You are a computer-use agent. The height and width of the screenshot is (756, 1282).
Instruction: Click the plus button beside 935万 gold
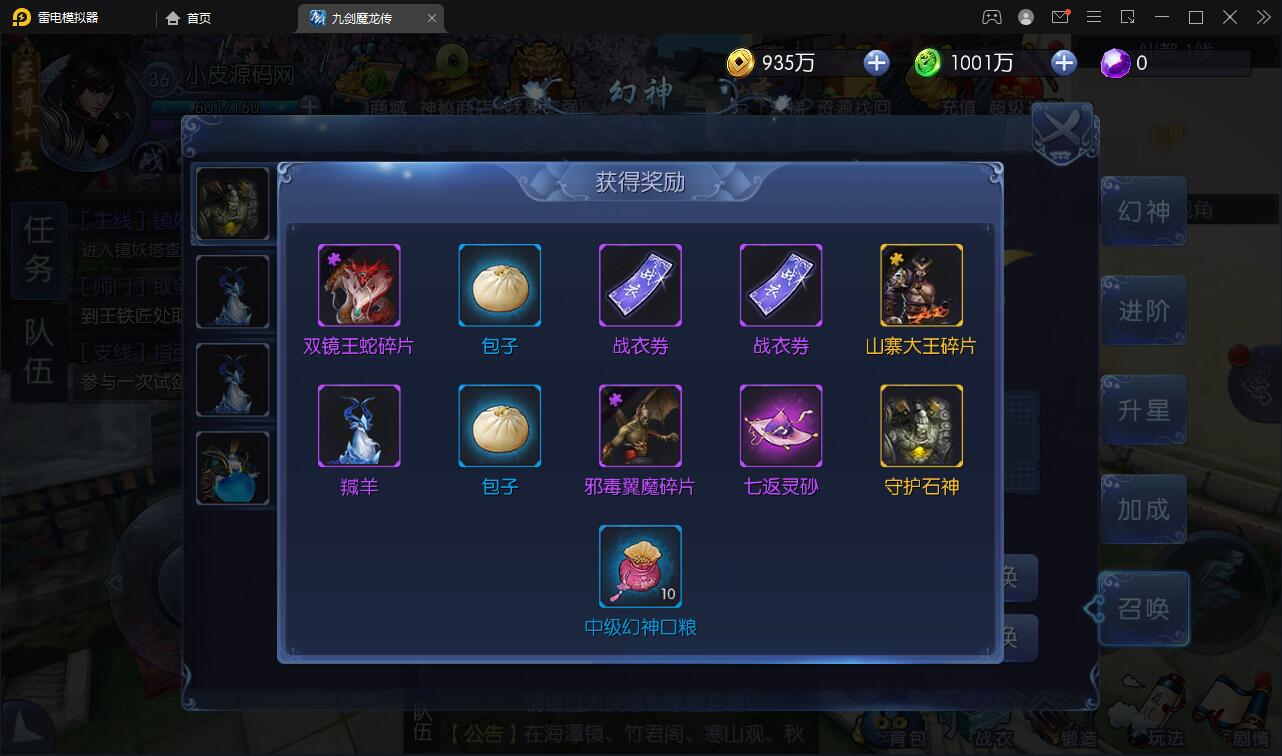click(876, 62)
